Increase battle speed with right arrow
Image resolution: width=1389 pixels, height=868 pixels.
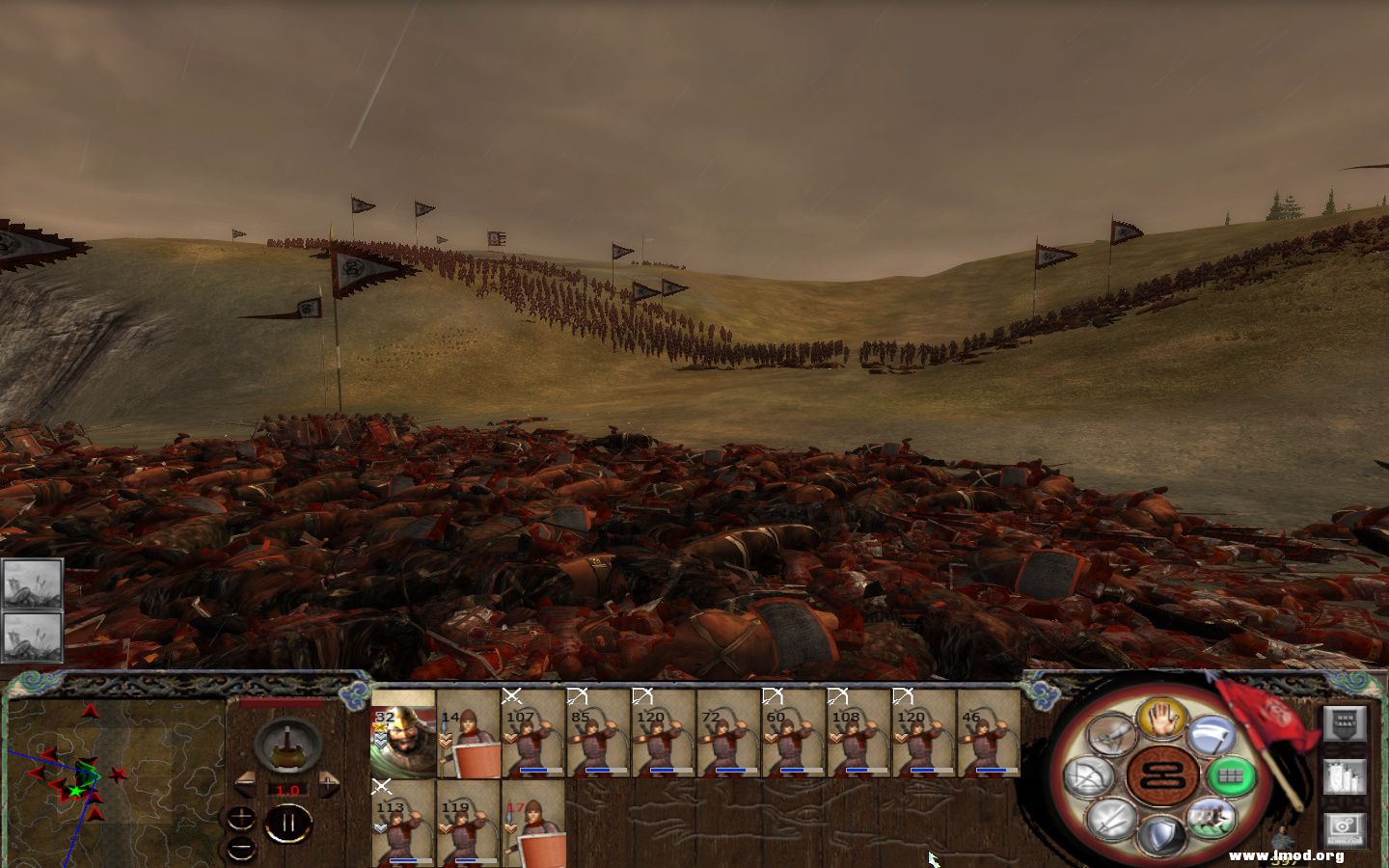click(328, 784)
